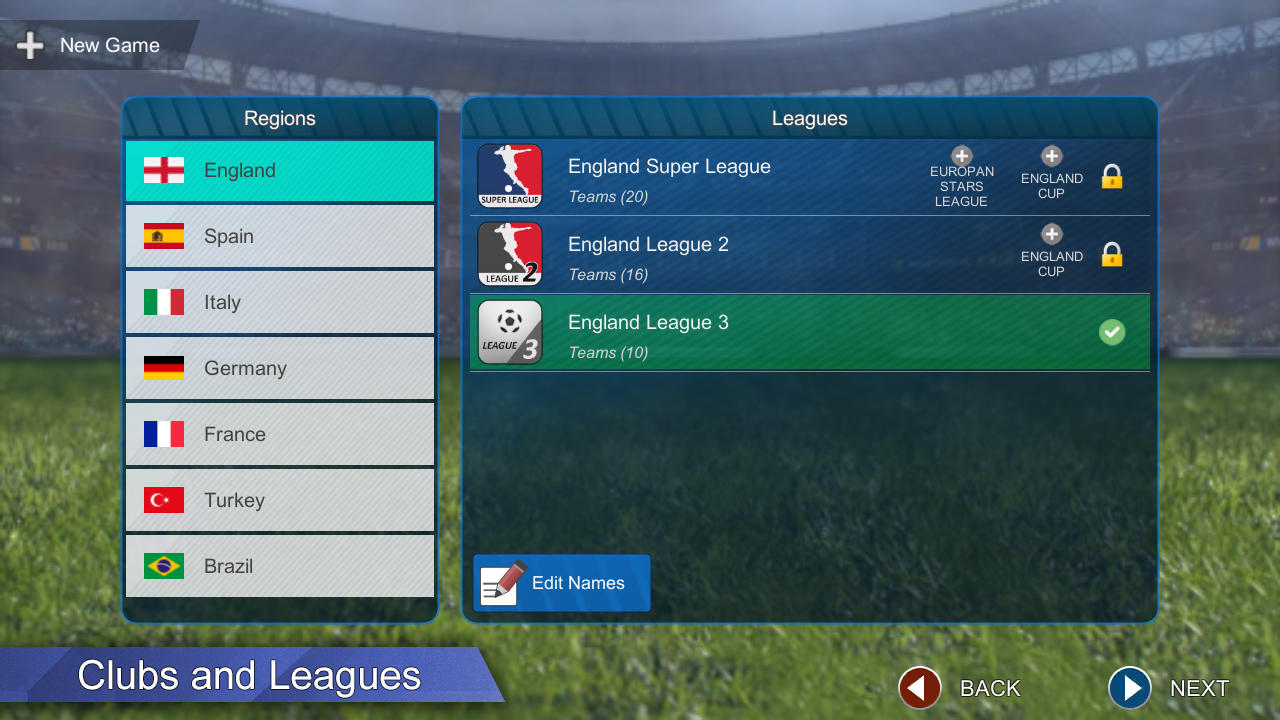Viewport: 1280px width, 720px height.
Task: Click the England League 3 soccer ball icon
Action: 510,332
